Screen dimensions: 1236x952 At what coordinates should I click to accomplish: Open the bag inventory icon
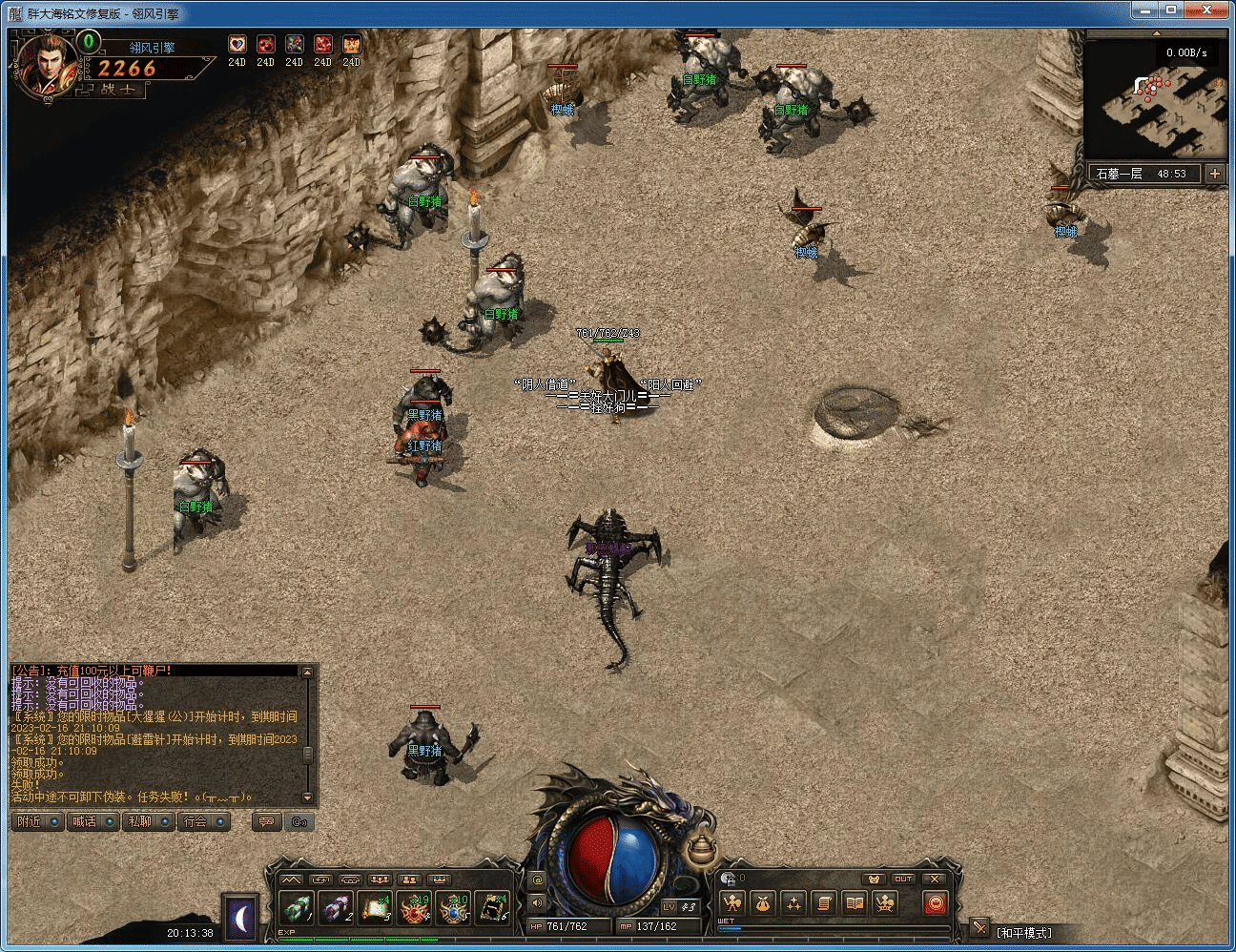[x=762, y=903]
